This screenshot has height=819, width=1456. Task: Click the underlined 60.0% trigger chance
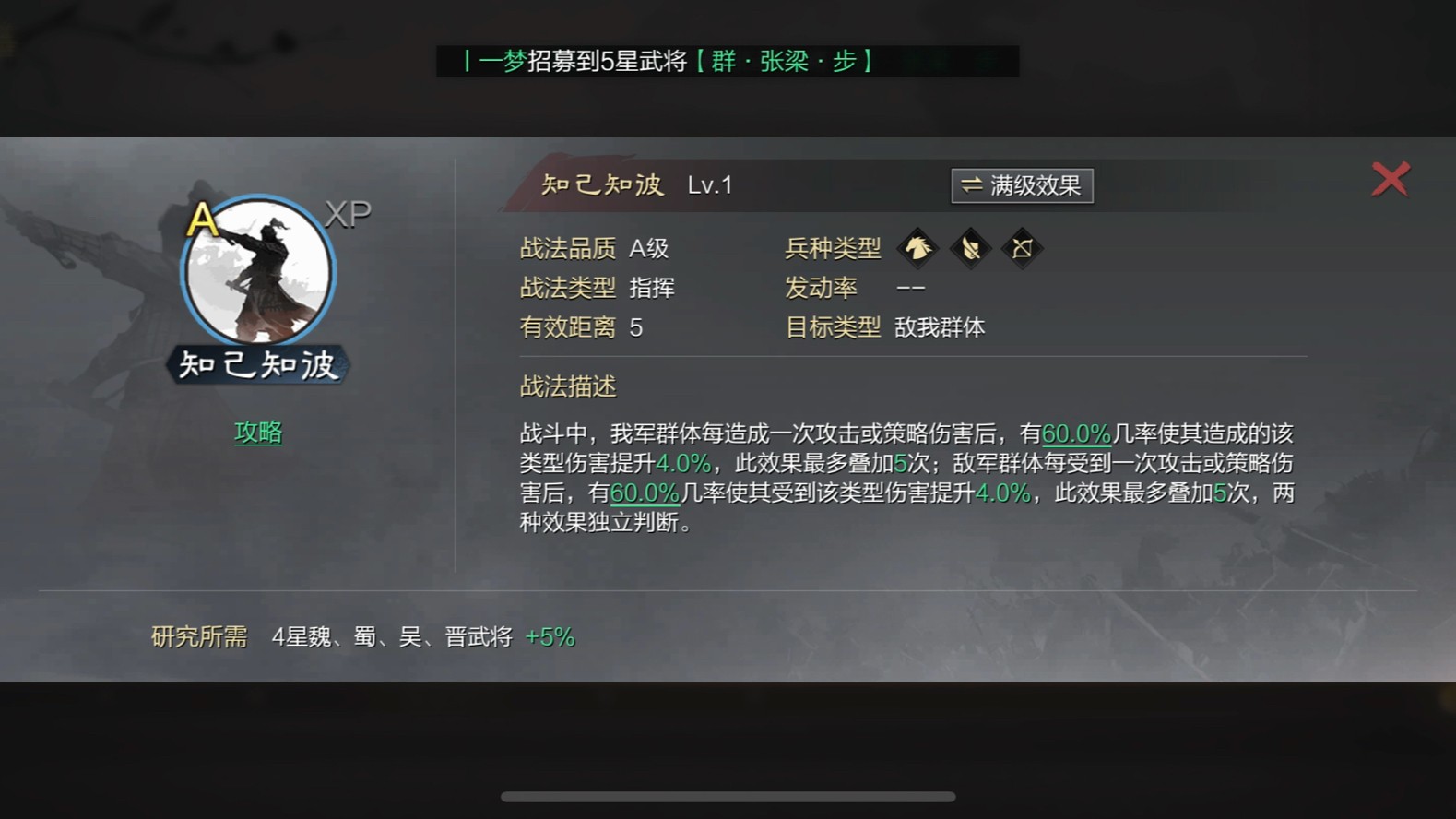1076,433
